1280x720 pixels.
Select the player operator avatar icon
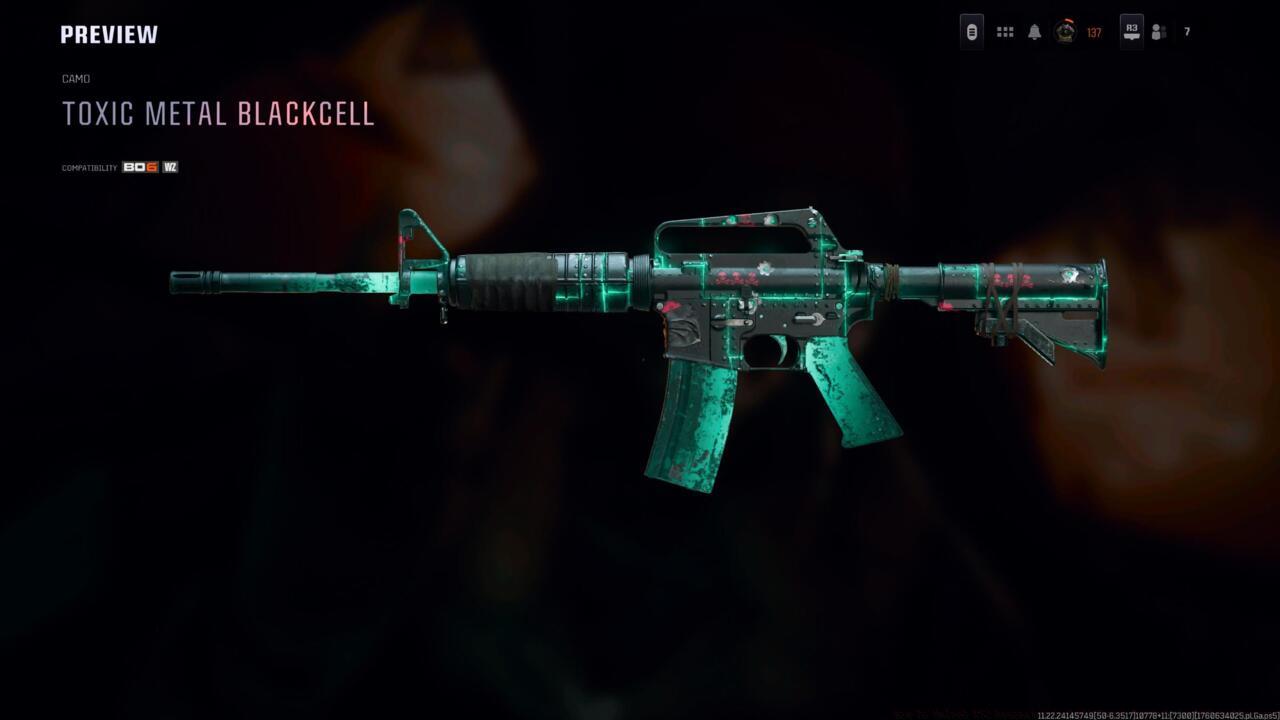[x=1064, y=32]
